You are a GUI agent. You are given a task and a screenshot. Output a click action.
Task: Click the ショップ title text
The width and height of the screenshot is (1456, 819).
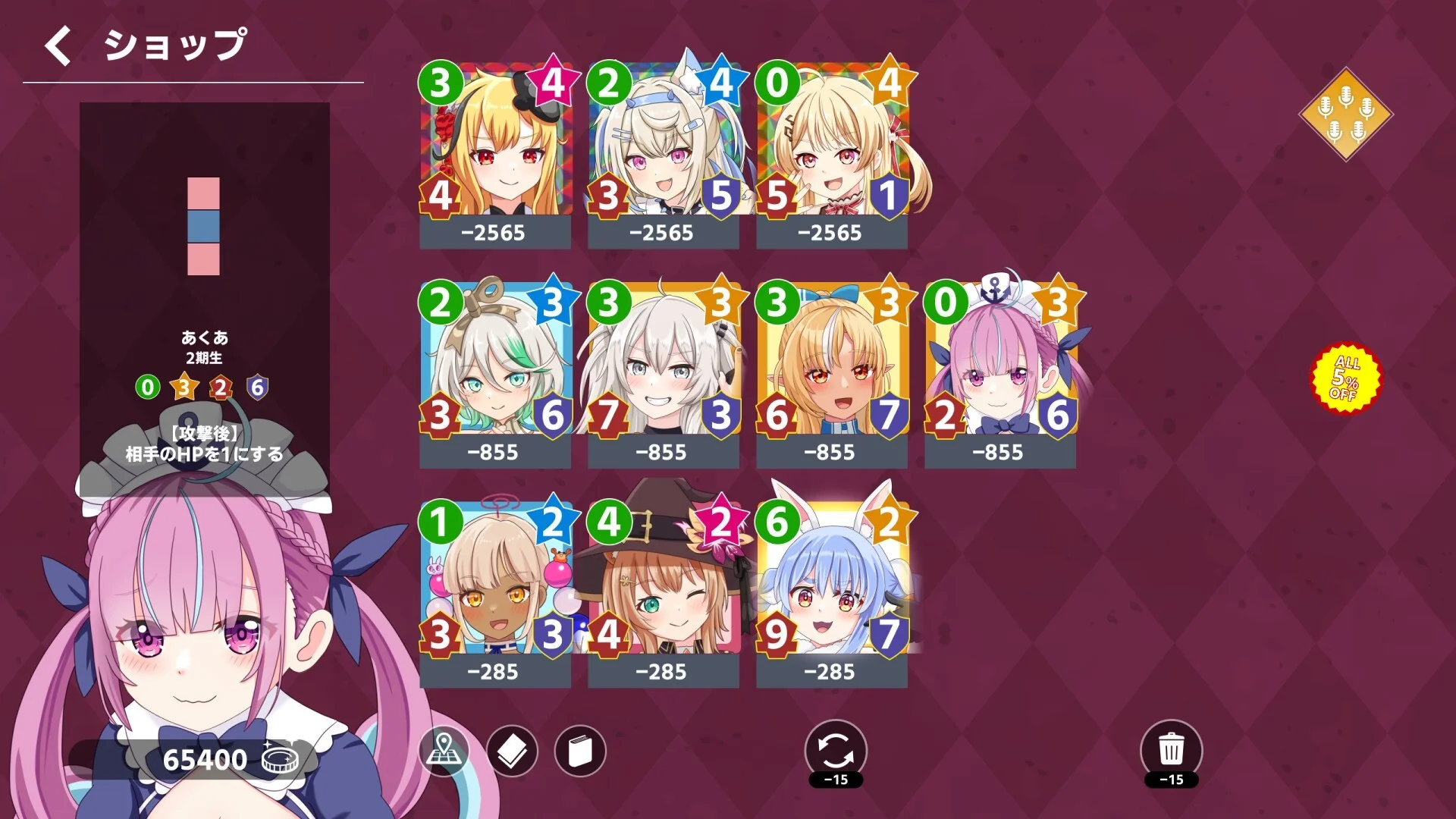point(174,44)
